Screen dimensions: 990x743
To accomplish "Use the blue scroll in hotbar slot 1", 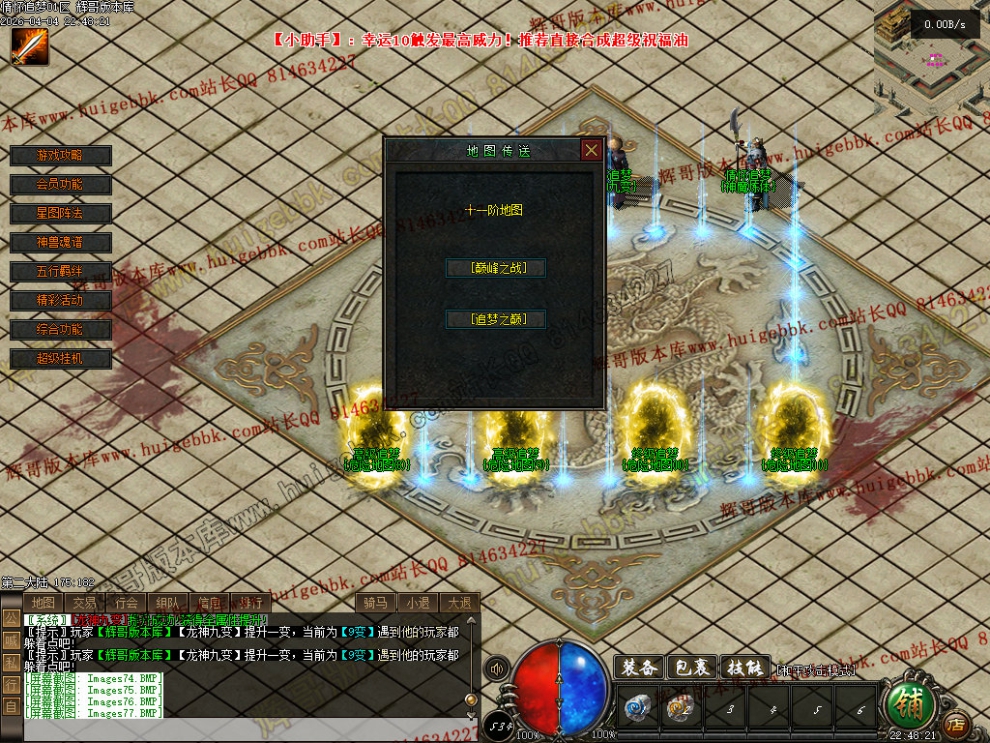I will coord(636,708).
